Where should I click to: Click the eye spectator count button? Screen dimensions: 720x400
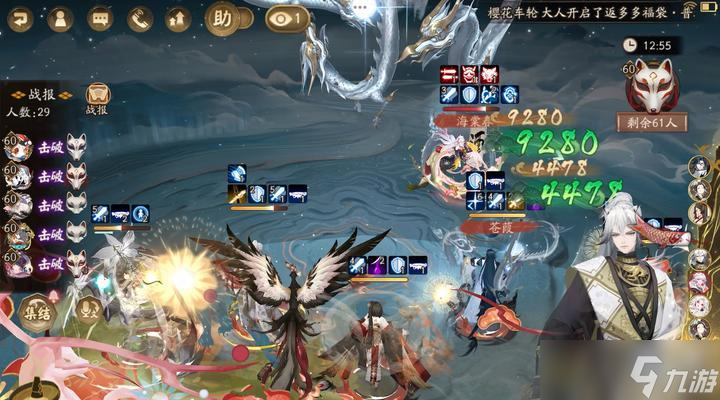[x=287, y=18]
